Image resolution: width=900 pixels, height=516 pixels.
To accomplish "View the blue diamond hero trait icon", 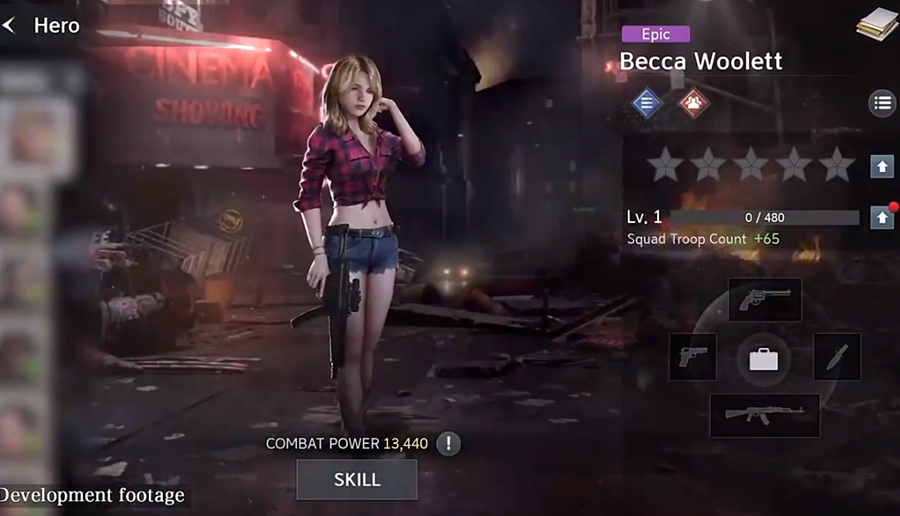I will pyautogui.click(x=646, y=102).
